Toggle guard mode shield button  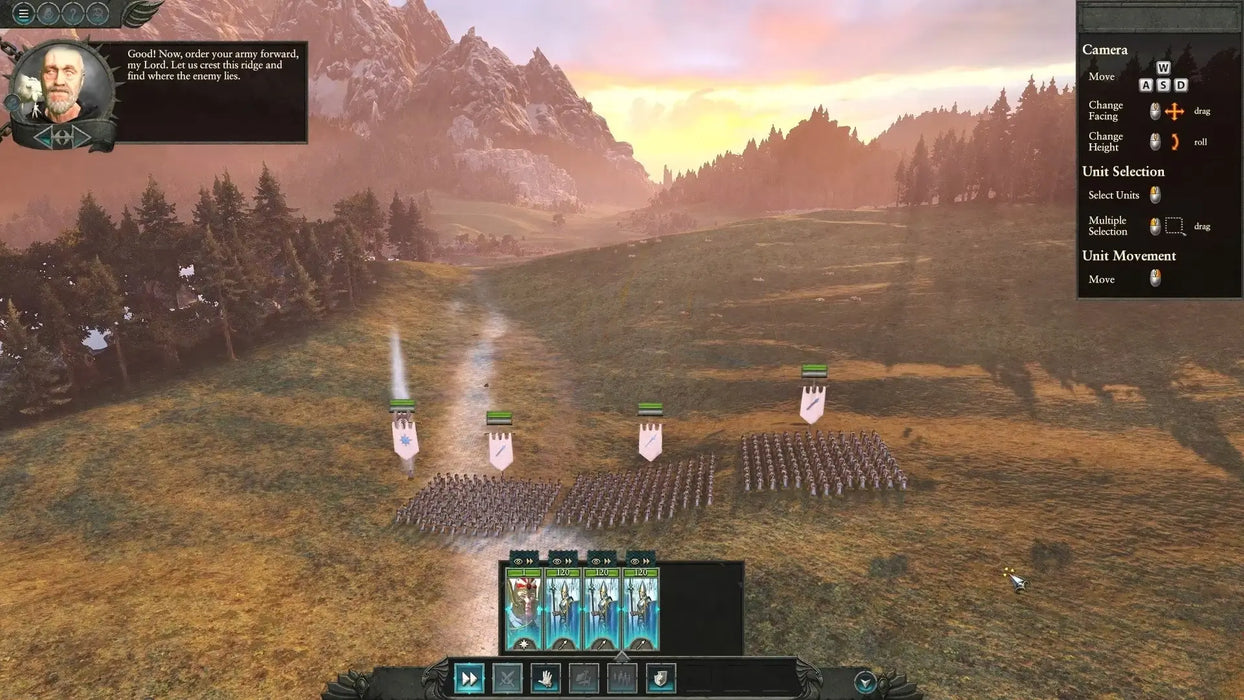pos(660,678)
